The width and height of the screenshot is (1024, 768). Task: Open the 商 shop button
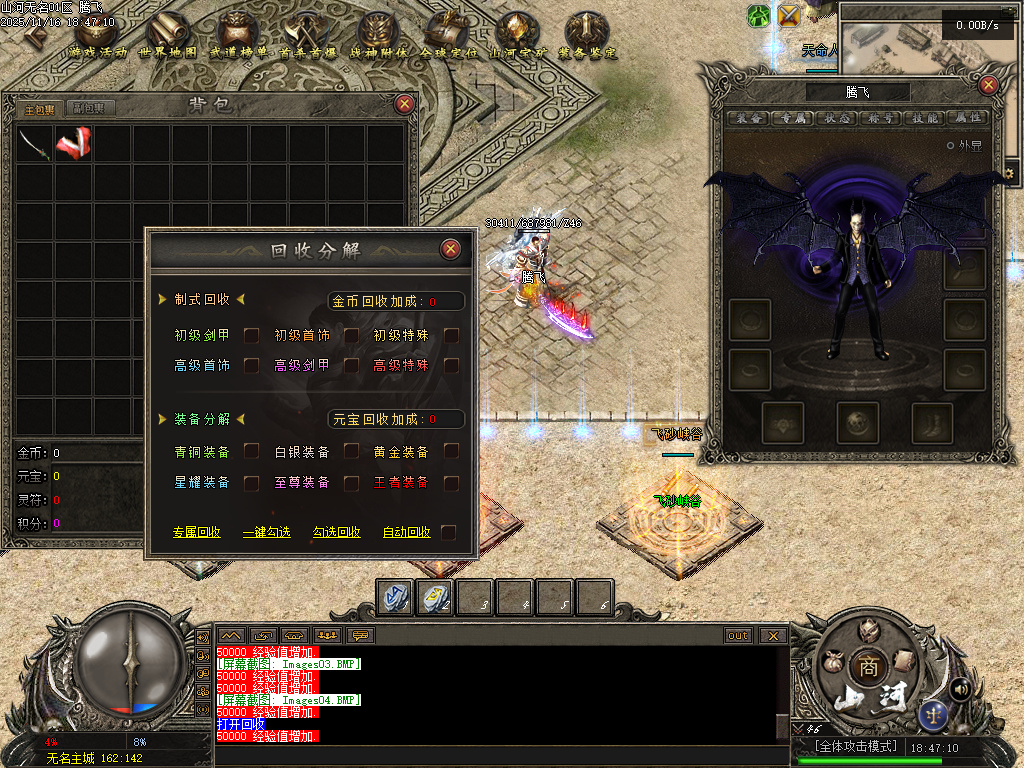coord(865,667)
